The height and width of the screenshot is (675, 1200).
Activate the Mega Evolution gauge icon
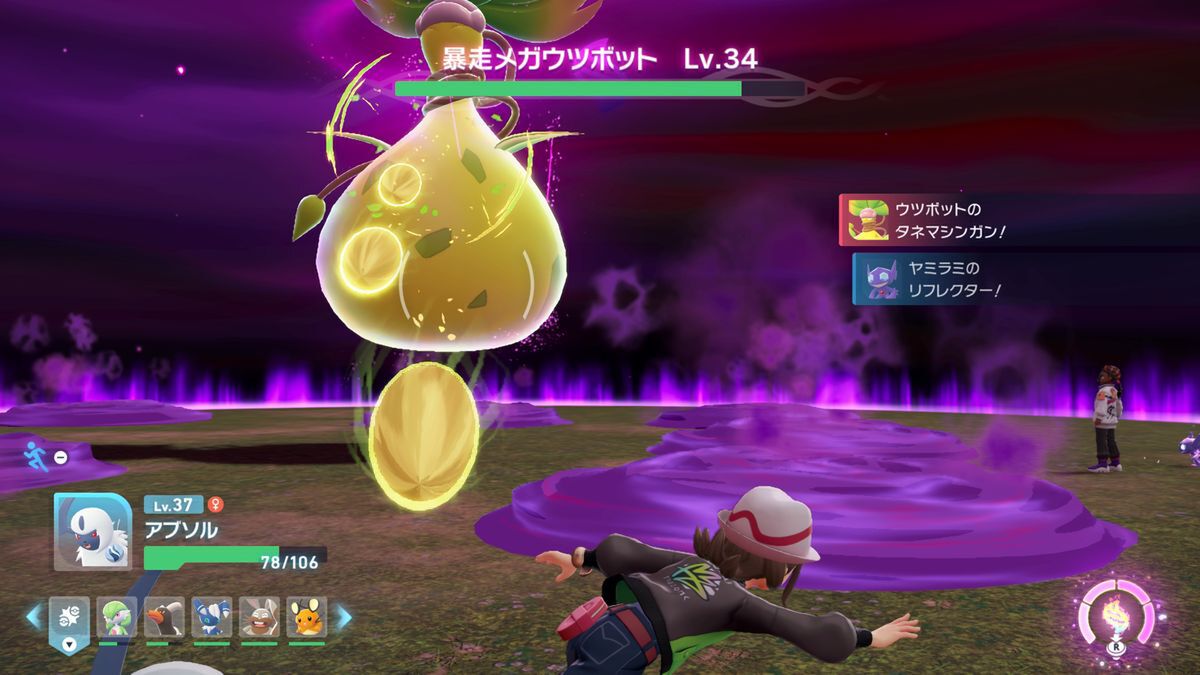click(x=1115, y=616)
